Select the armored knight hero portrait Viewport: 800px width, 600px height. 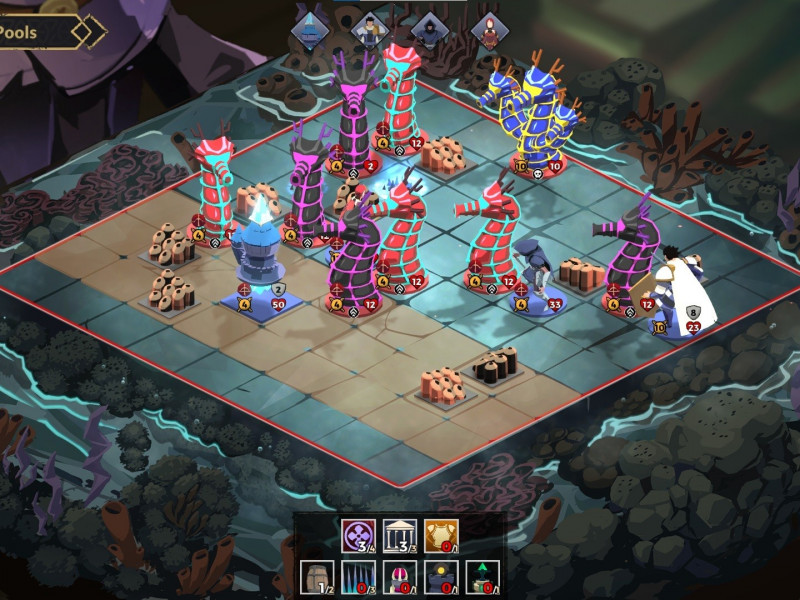coord(370,30)
